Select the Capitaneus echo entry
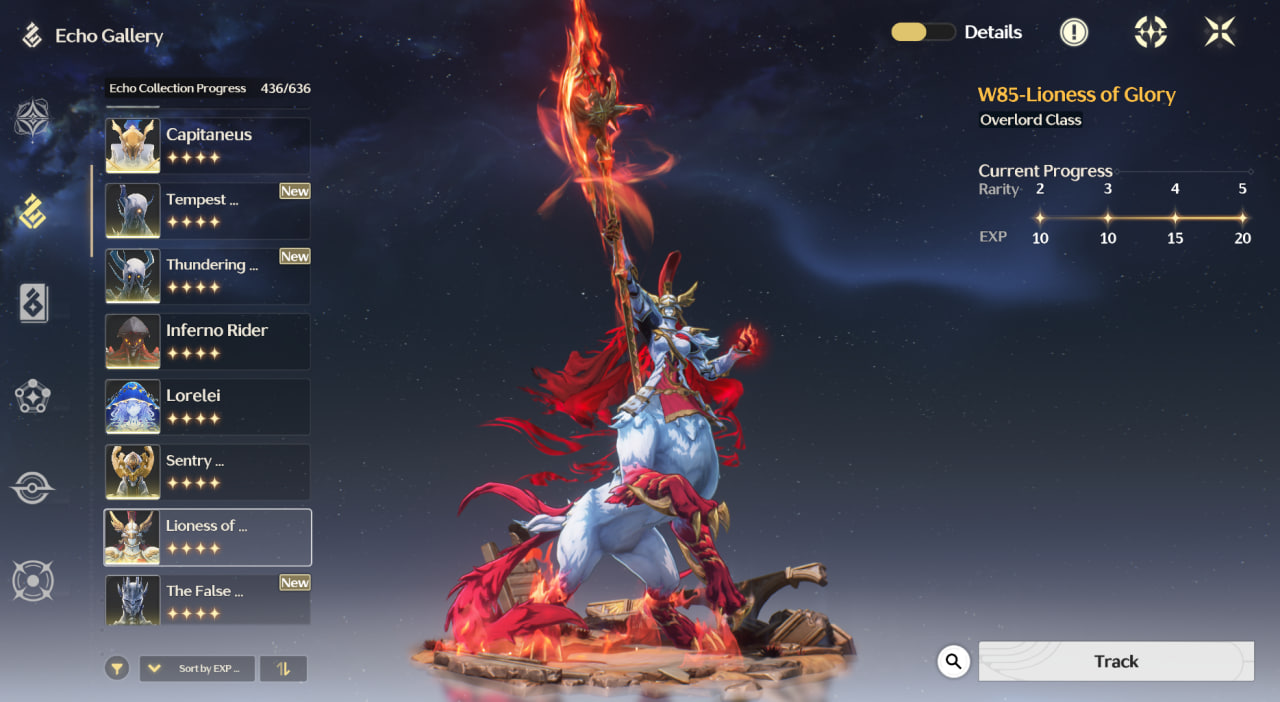 coord(207,146)
